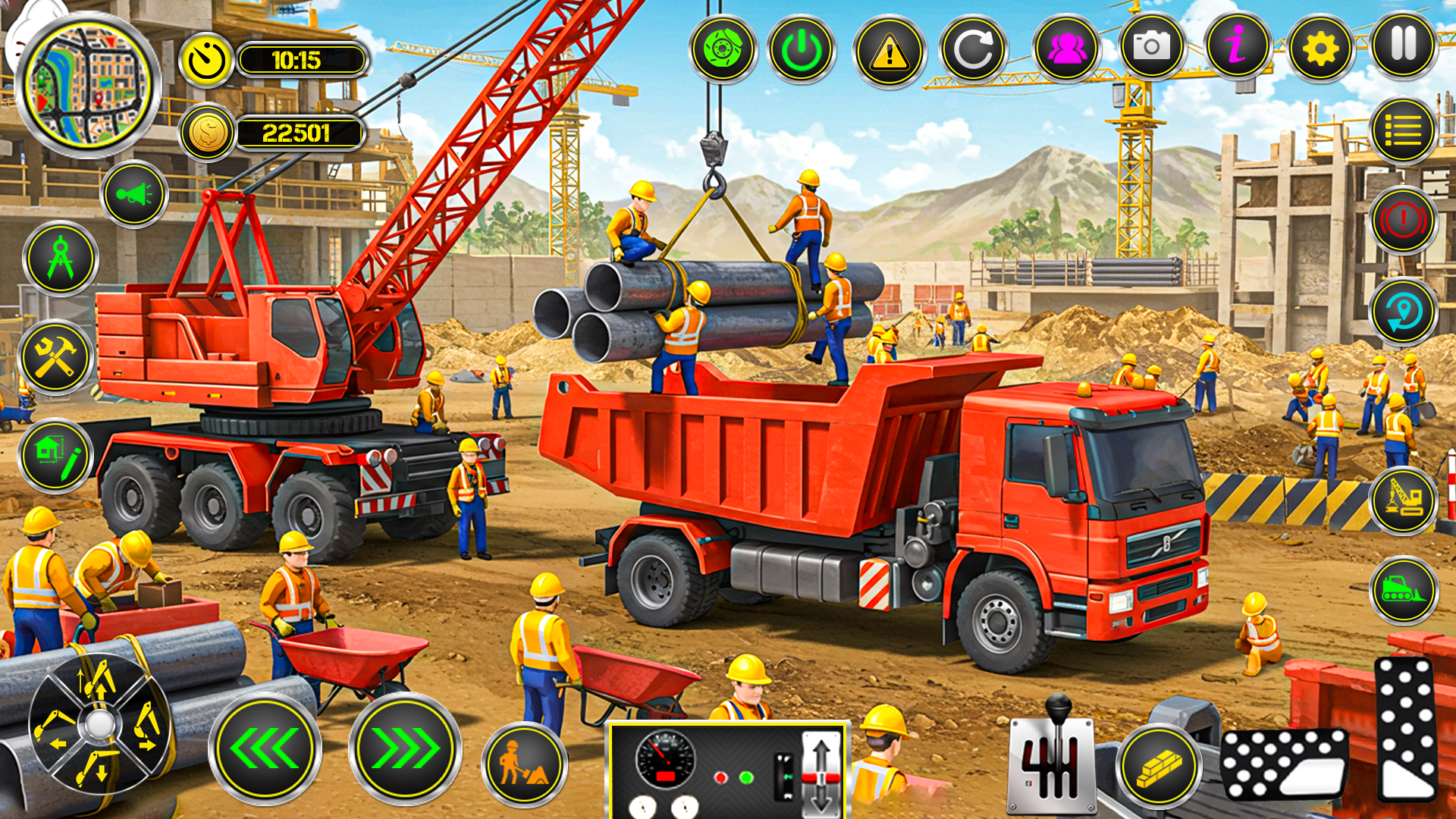This screenshot has width=1456, height=819.
Task: Tap the hazard warning icon
Action: click(x=890, y=49)
